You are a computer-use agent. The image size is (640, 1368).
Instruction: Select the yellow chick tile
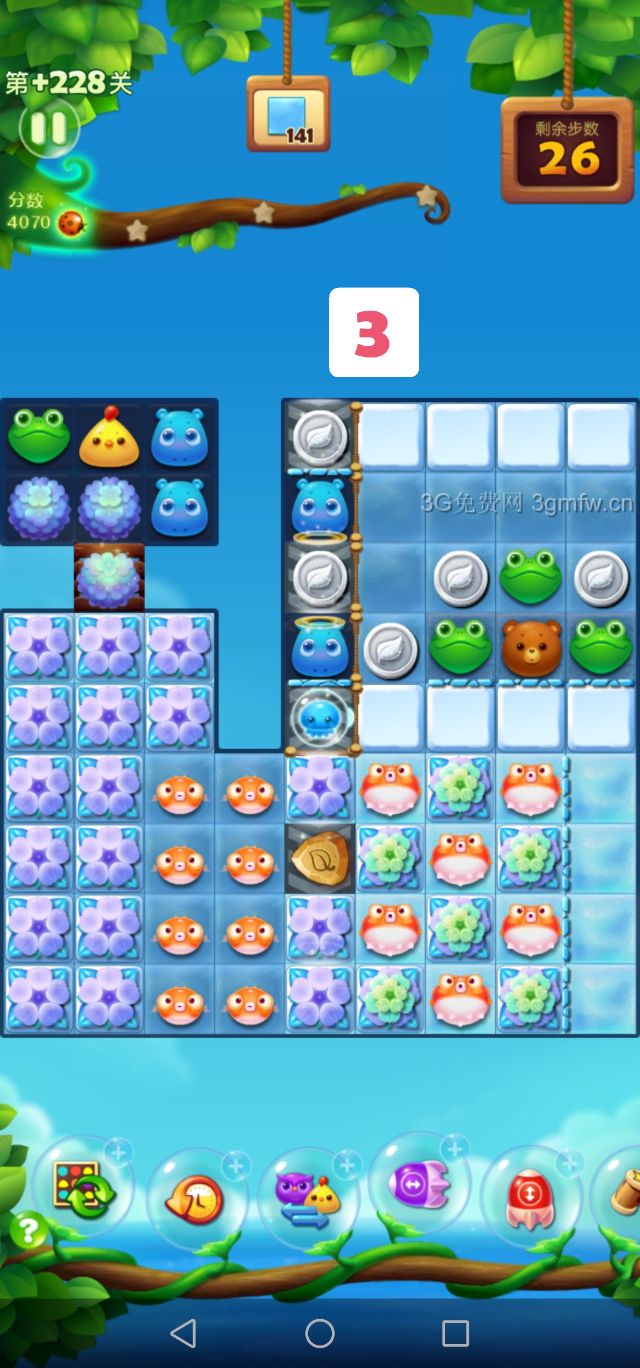pyautogui.click(x=109, y=438)
